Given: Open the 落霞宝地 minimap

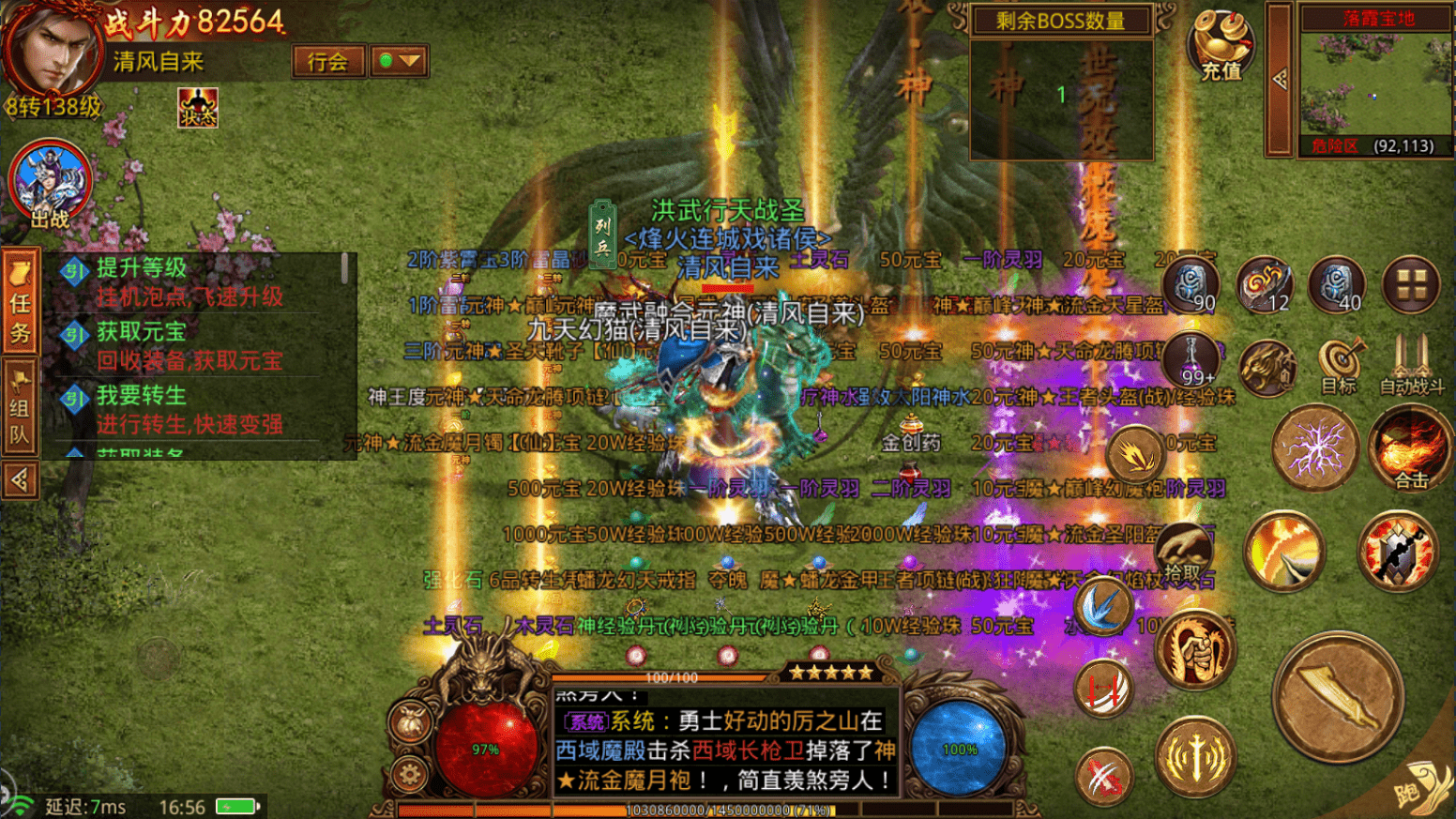Looking at the screenshot, I should pyautogui.click(x=1376, y=82).
